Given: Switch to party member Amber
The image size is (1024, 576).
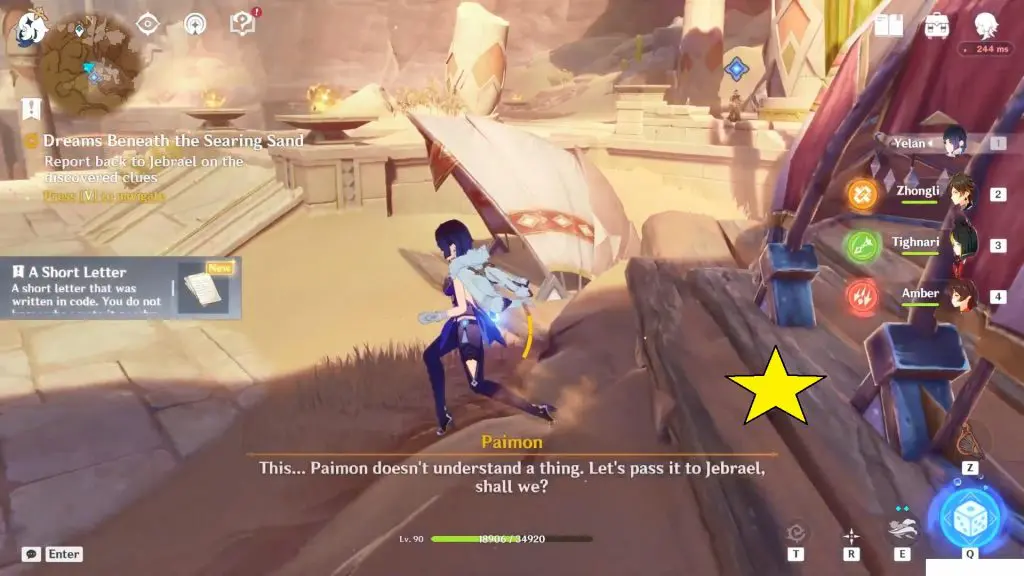Looking at the screenshot, I should 961,295.
